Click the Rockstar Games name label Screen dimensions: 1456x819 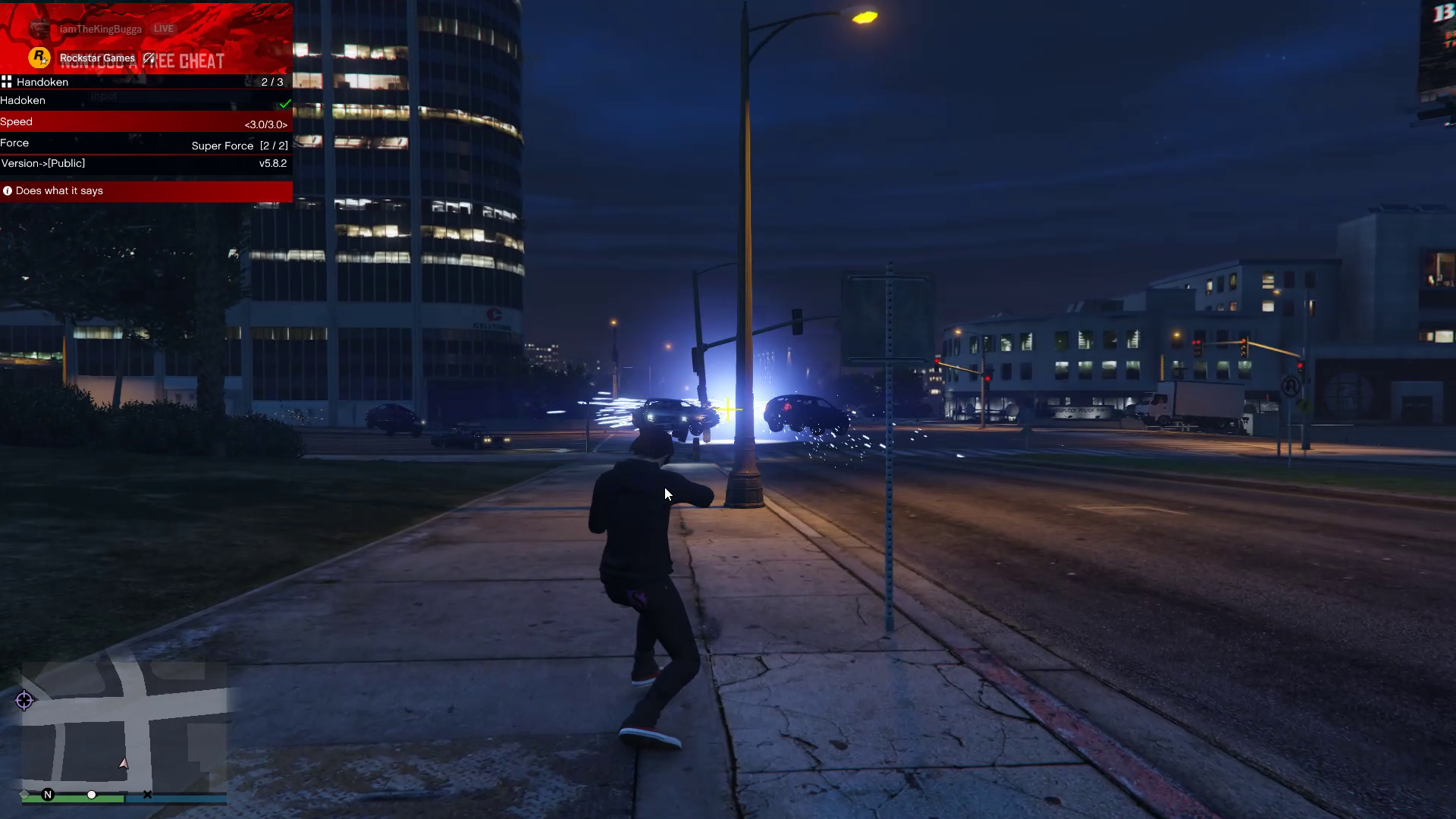(x=96, y=58)
